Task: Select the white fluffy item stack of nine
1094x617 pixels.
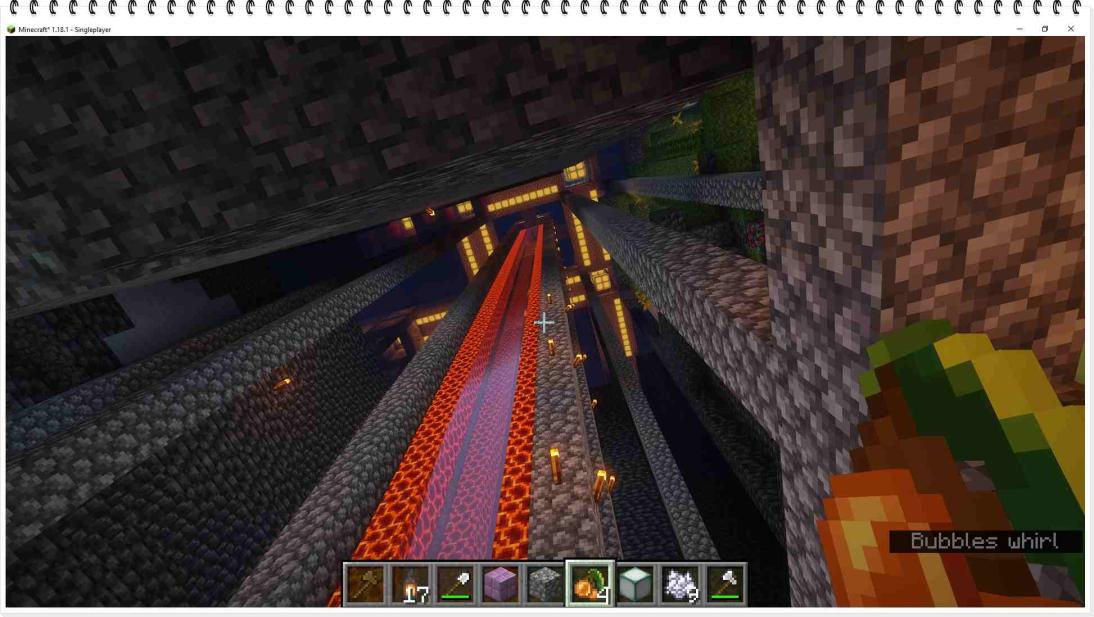Action: pyautogui.click(x=678, y=584)
